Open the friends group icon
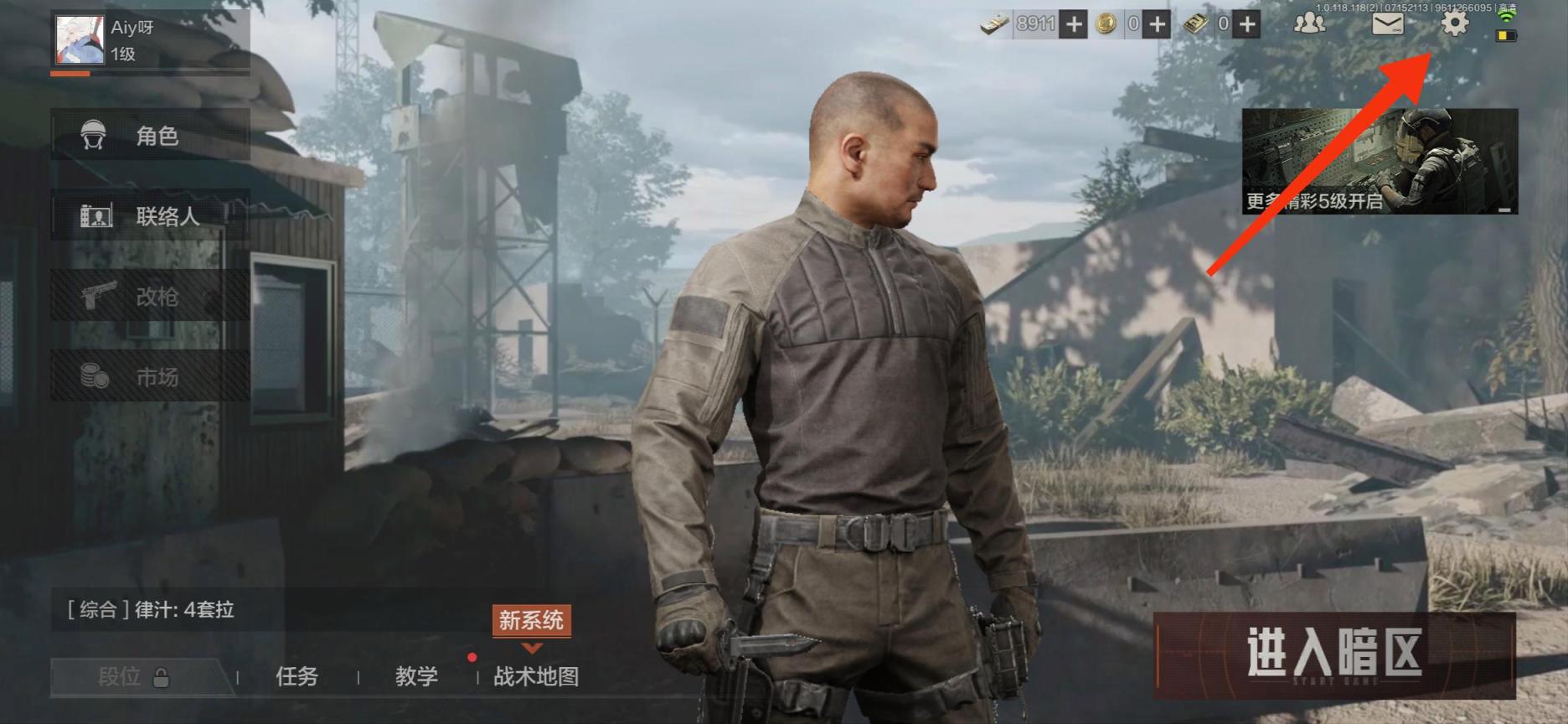The image size is (1568, 724). pyautogui.click(x=1309, y=23)
